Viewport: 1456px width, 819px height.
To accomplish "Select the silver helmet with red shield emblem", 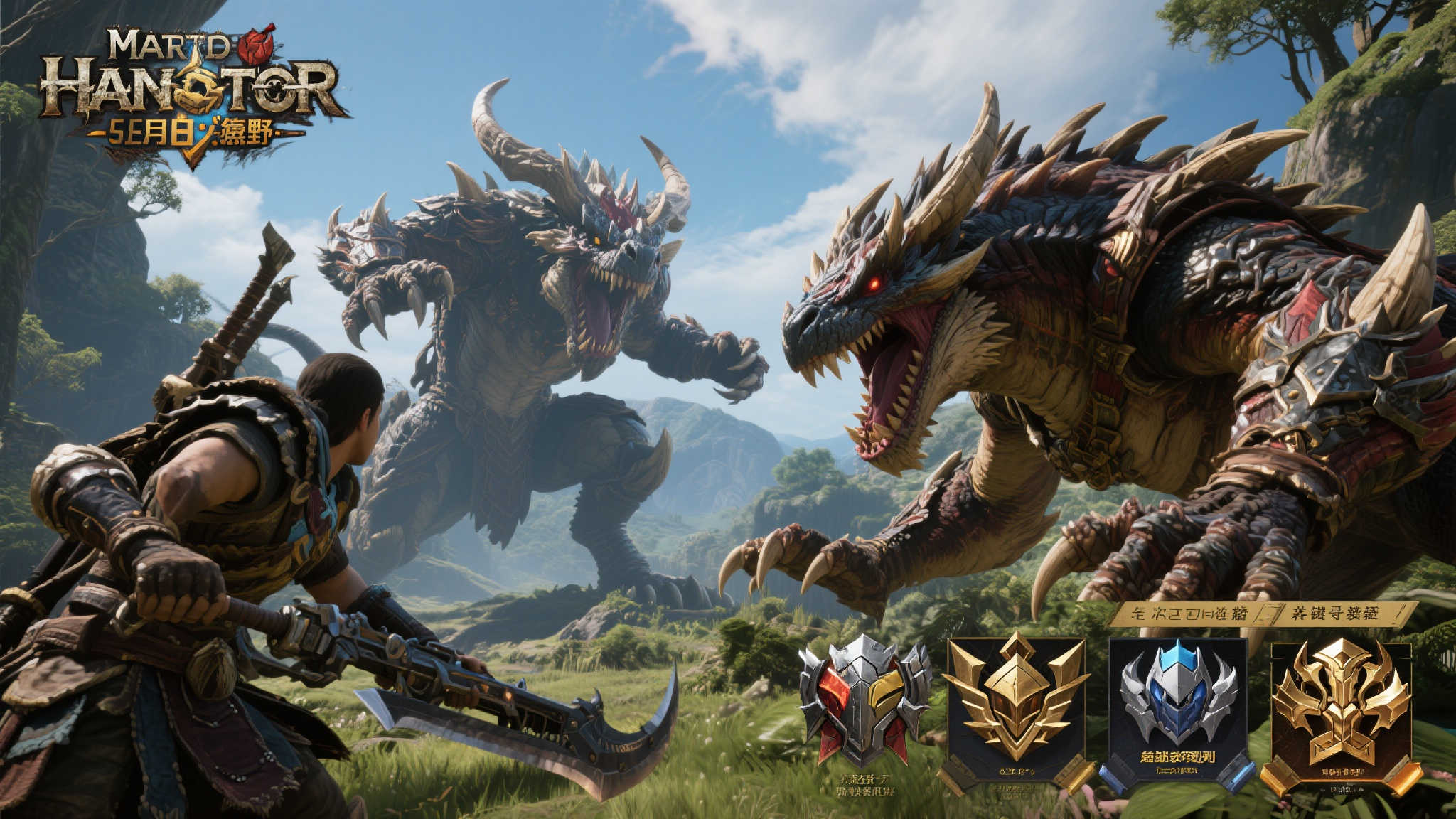I will 864,700.
